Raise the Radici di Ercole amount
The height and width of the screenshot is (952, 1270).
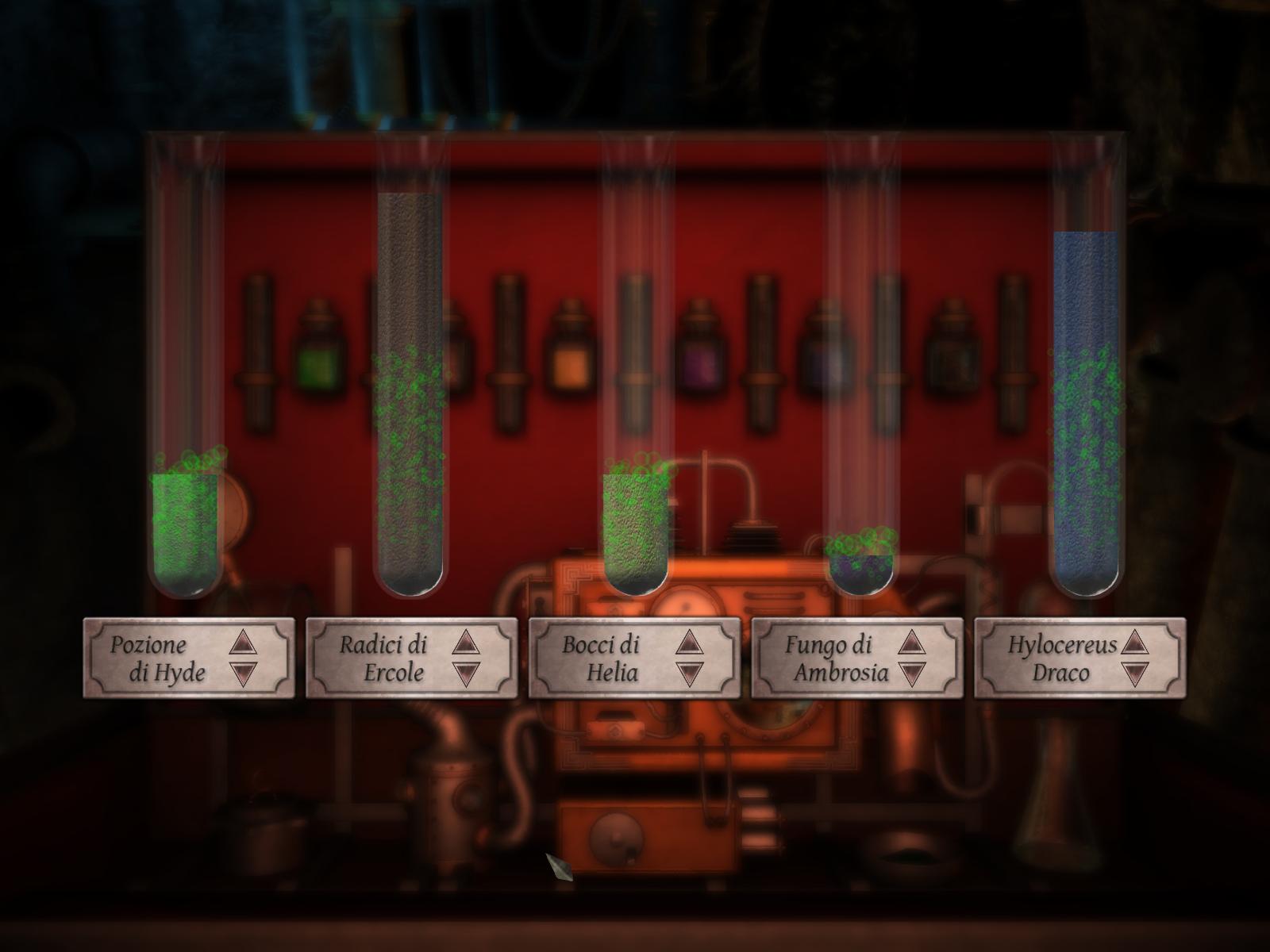coord(468,643)
